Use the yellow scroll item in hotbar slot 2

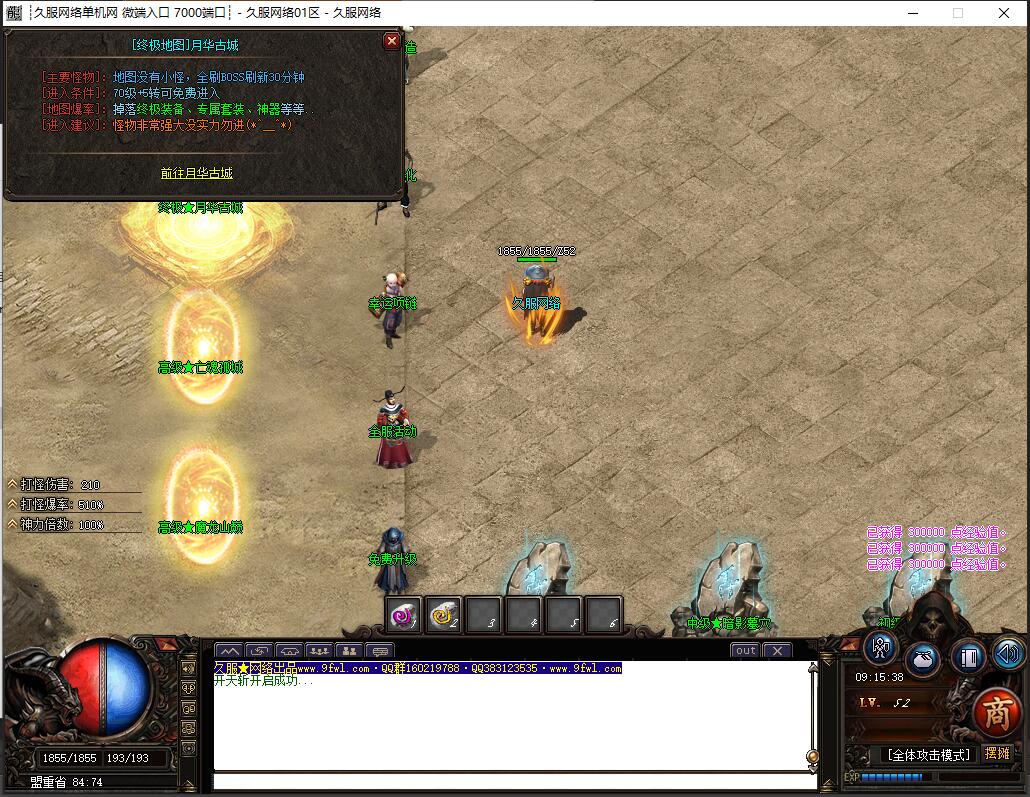(x=443, y=616)
